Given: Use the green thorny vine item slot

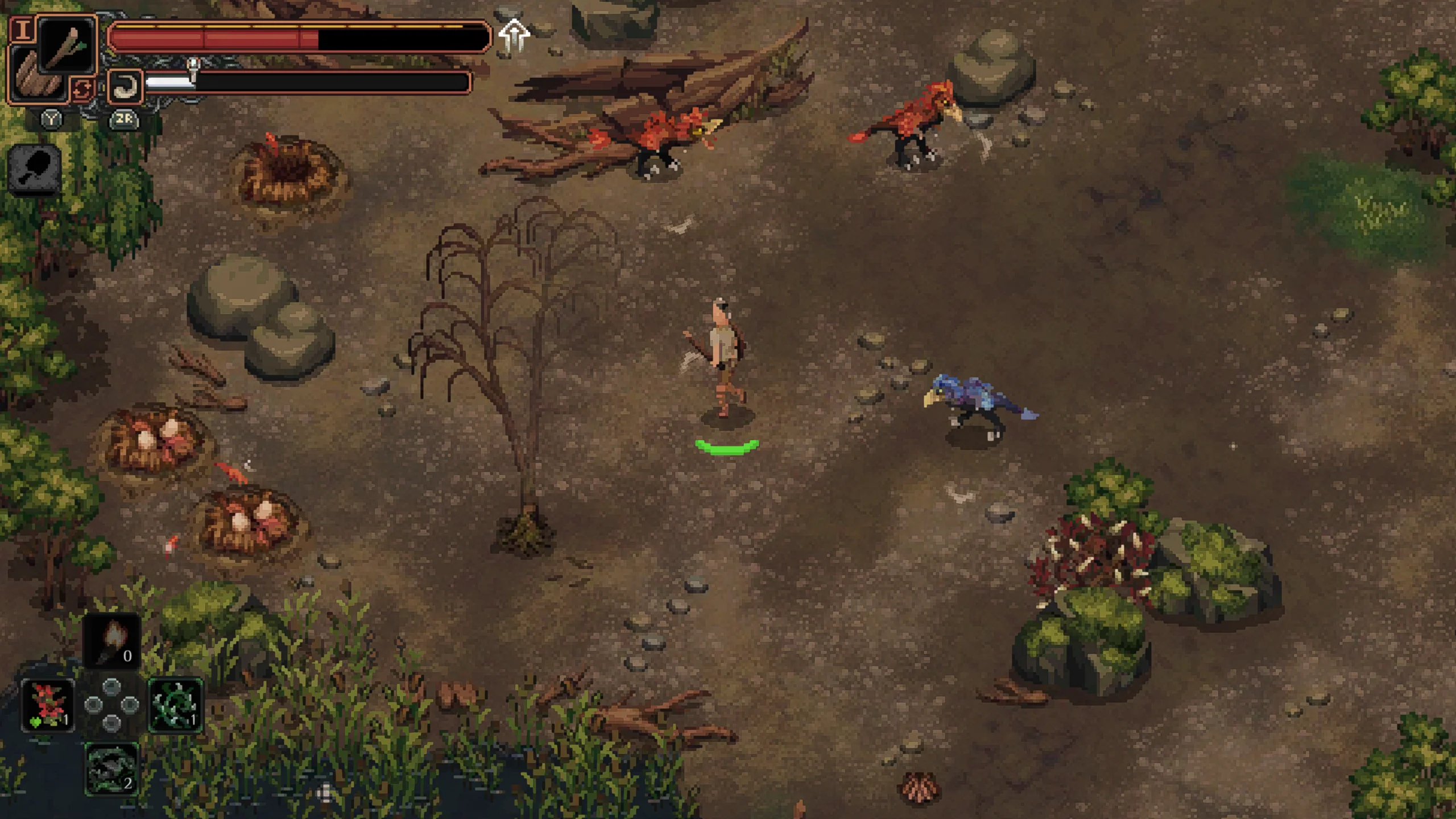Looking at the screenshot, I should click(175, 705).
